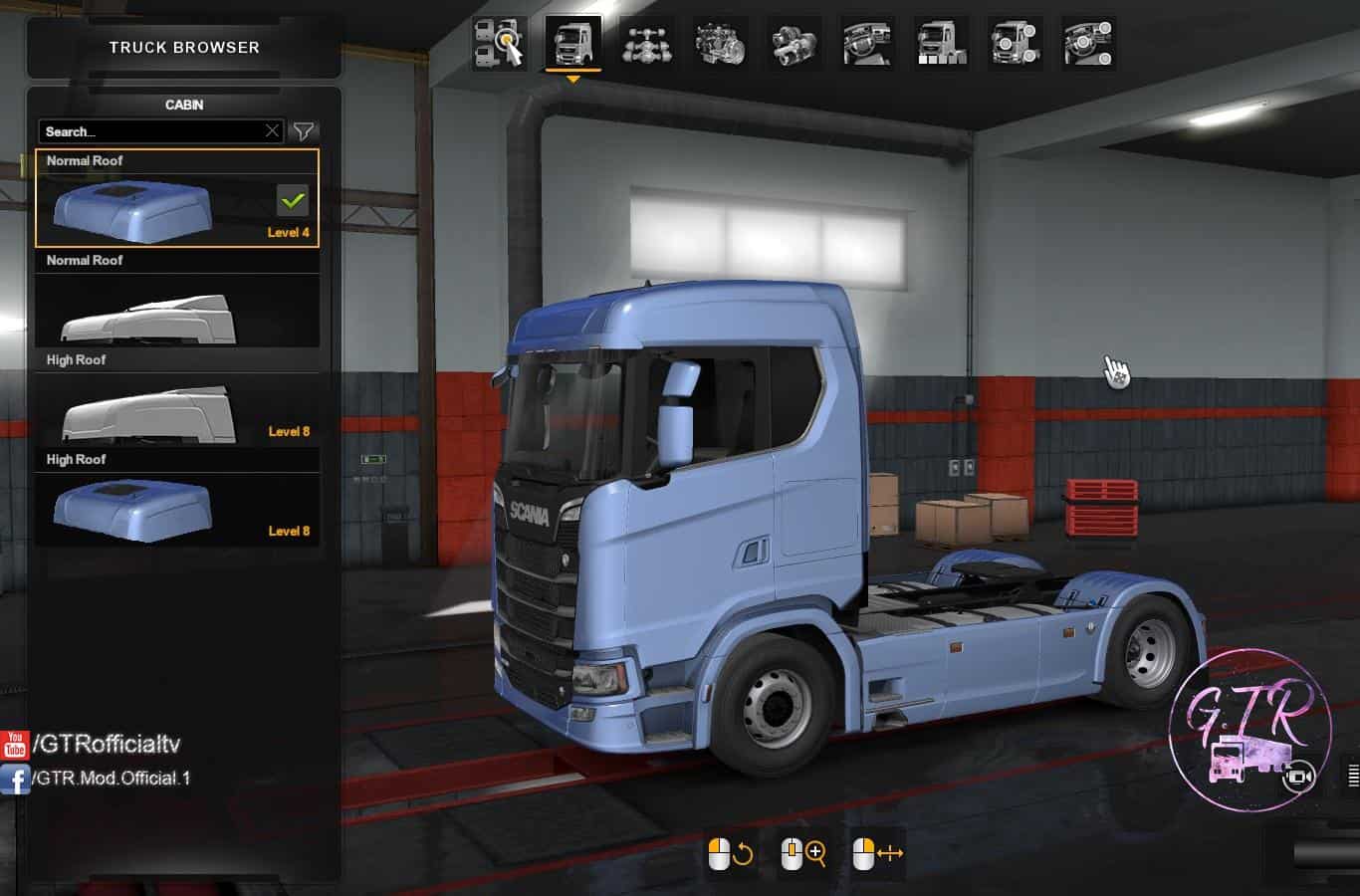Open the funnel filter options

[303, 131]
